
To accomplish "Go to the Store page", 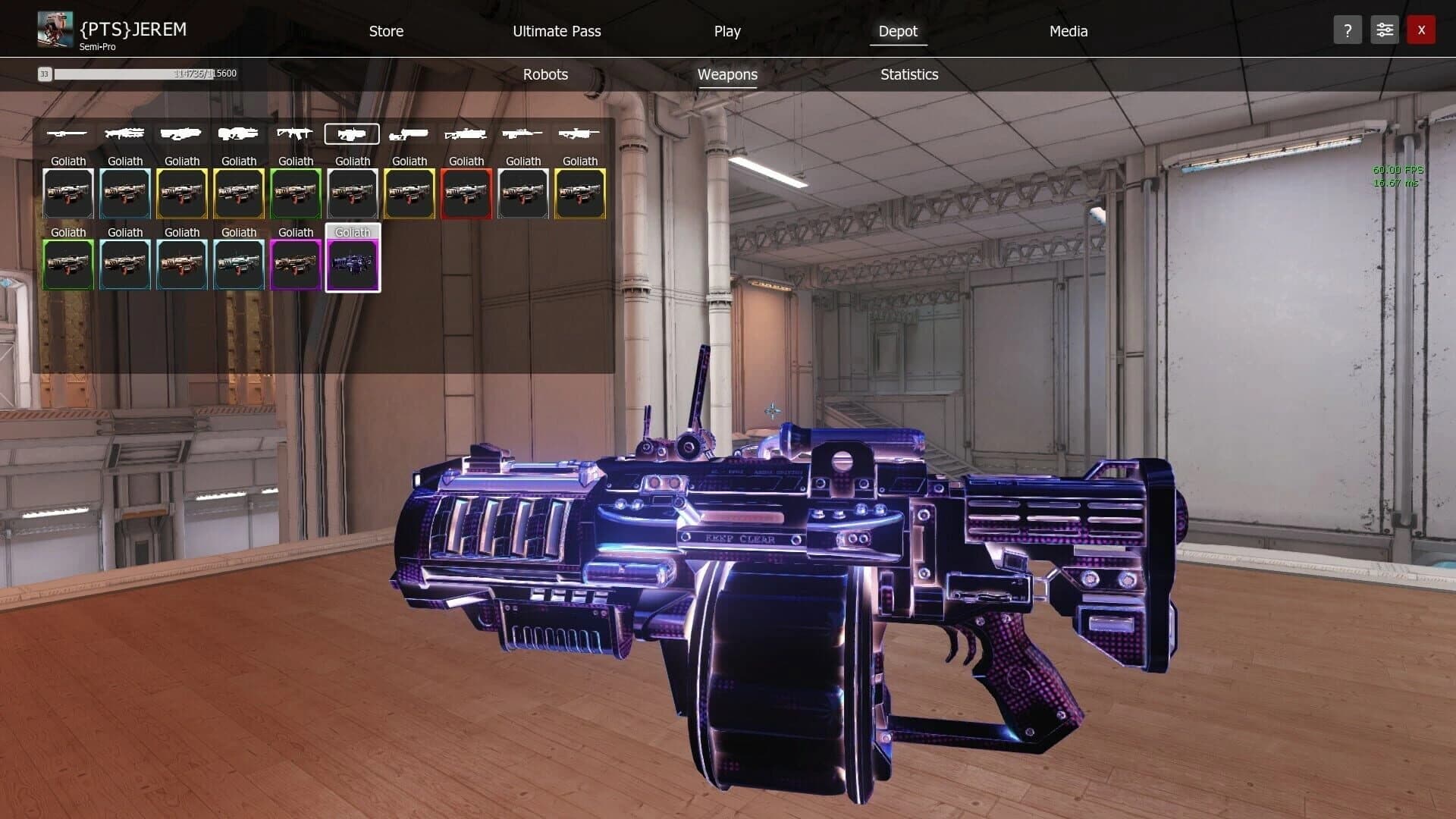I will click(386, 31).
